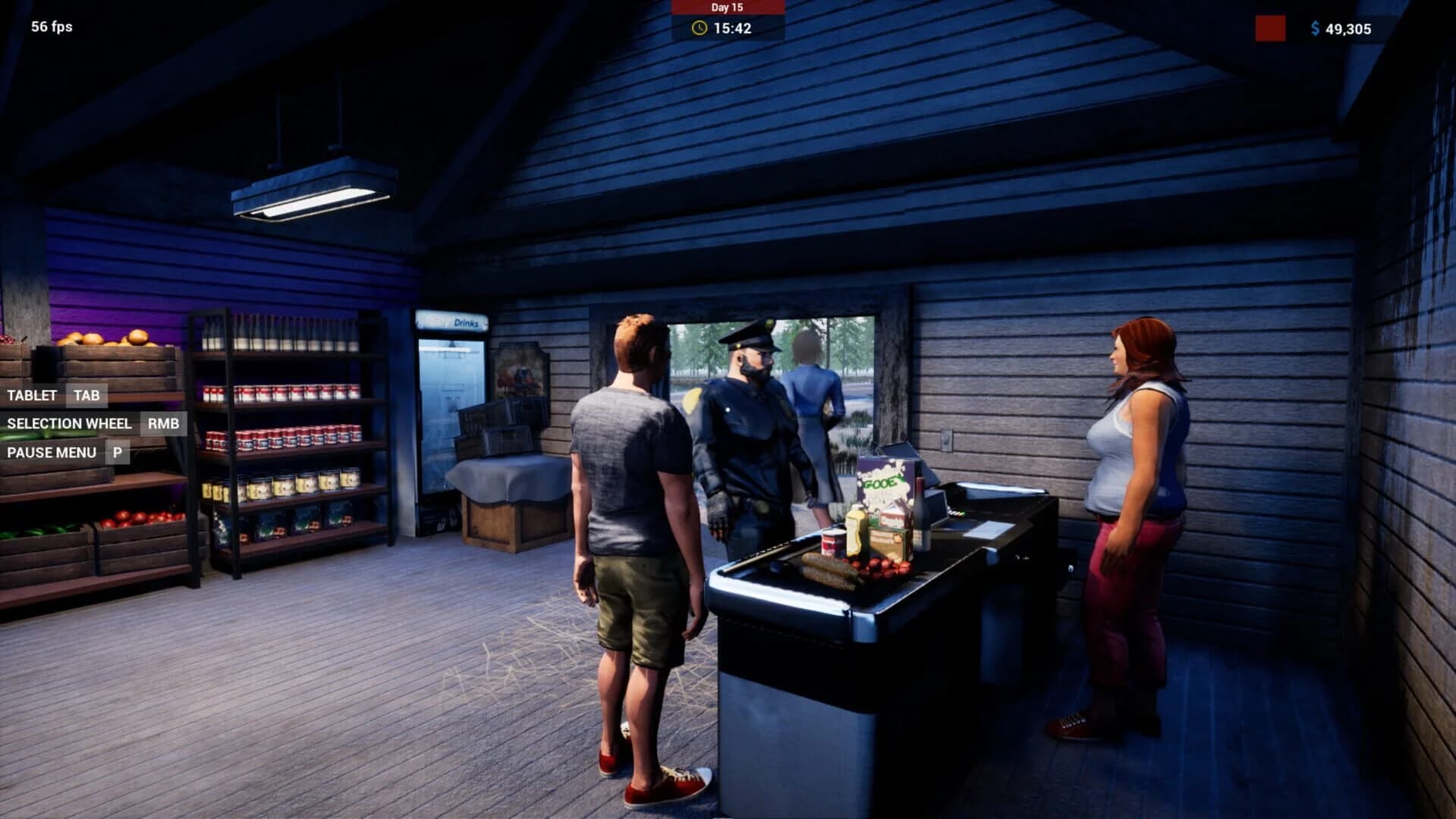Click the RMB key badge for Selection Wheel
Image resolution: width=1456 pixels, height=819 pixels.
(162, 424)
